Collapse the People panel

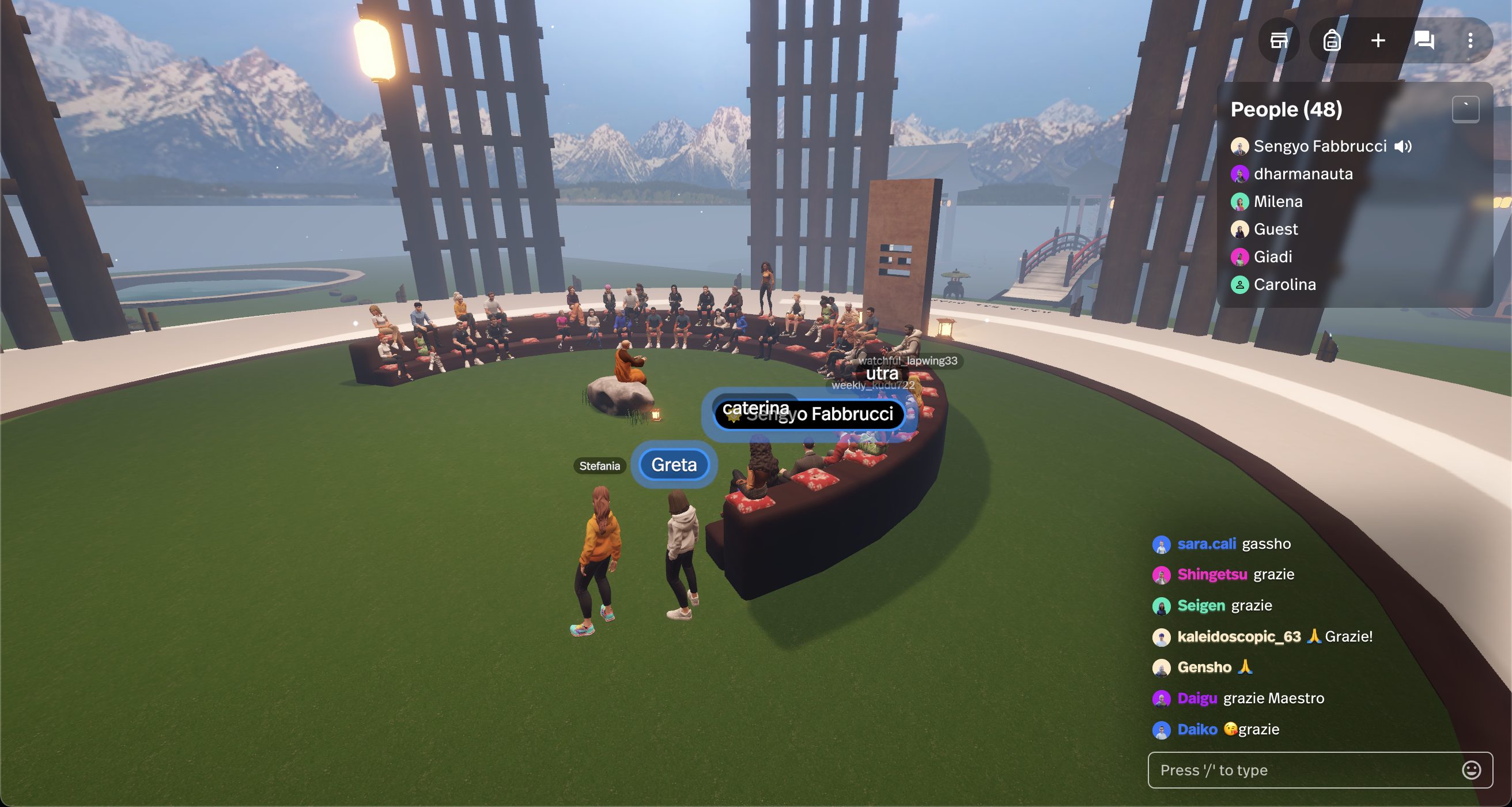pyautogui.click(x=1465, y=110)
